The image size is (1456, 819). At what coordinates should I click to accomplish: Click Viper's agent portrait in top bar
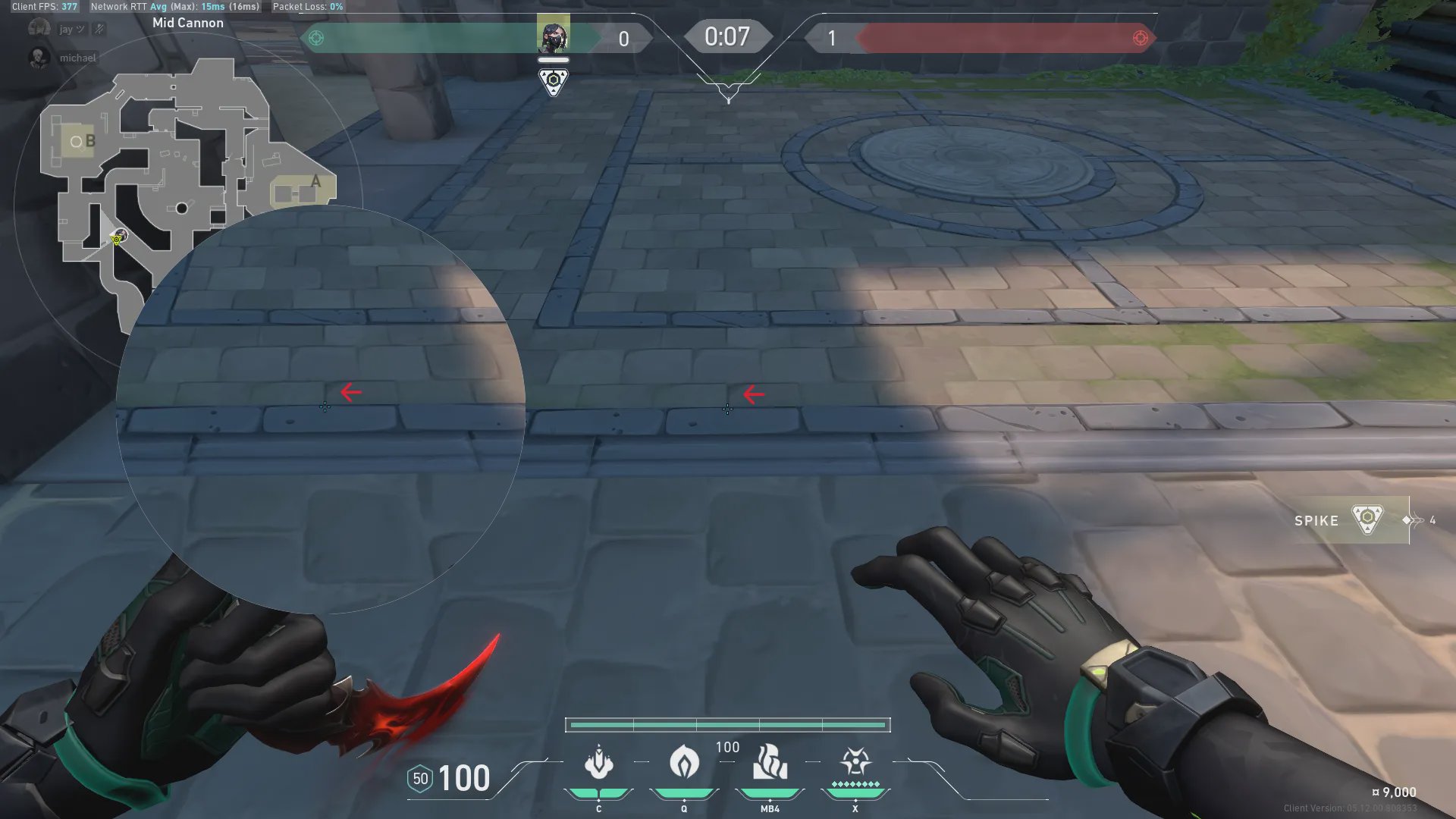pos(553,34)
